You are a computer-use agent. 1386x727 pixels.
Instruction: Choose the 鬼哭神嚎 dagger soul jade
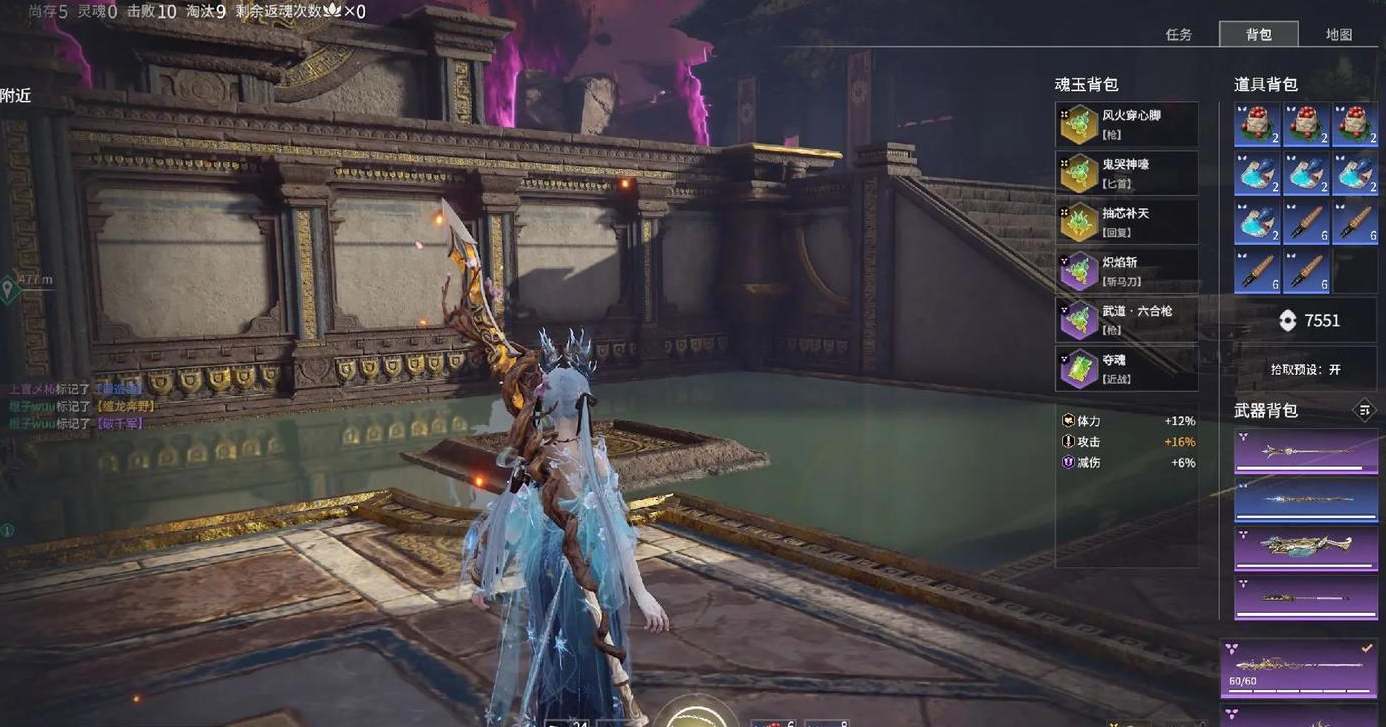1127,173
